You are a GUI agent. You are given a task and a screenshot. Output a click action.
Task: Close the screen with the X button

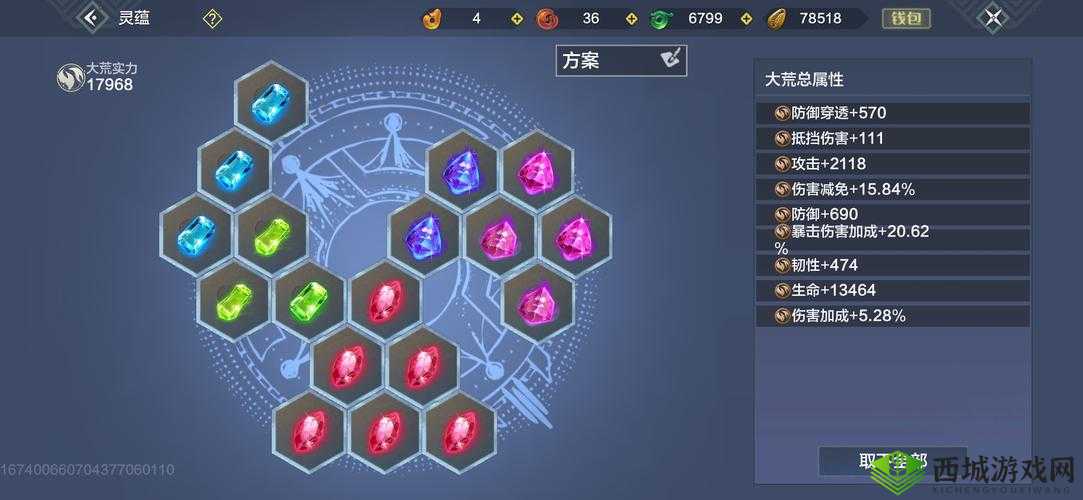coord(992,17)
